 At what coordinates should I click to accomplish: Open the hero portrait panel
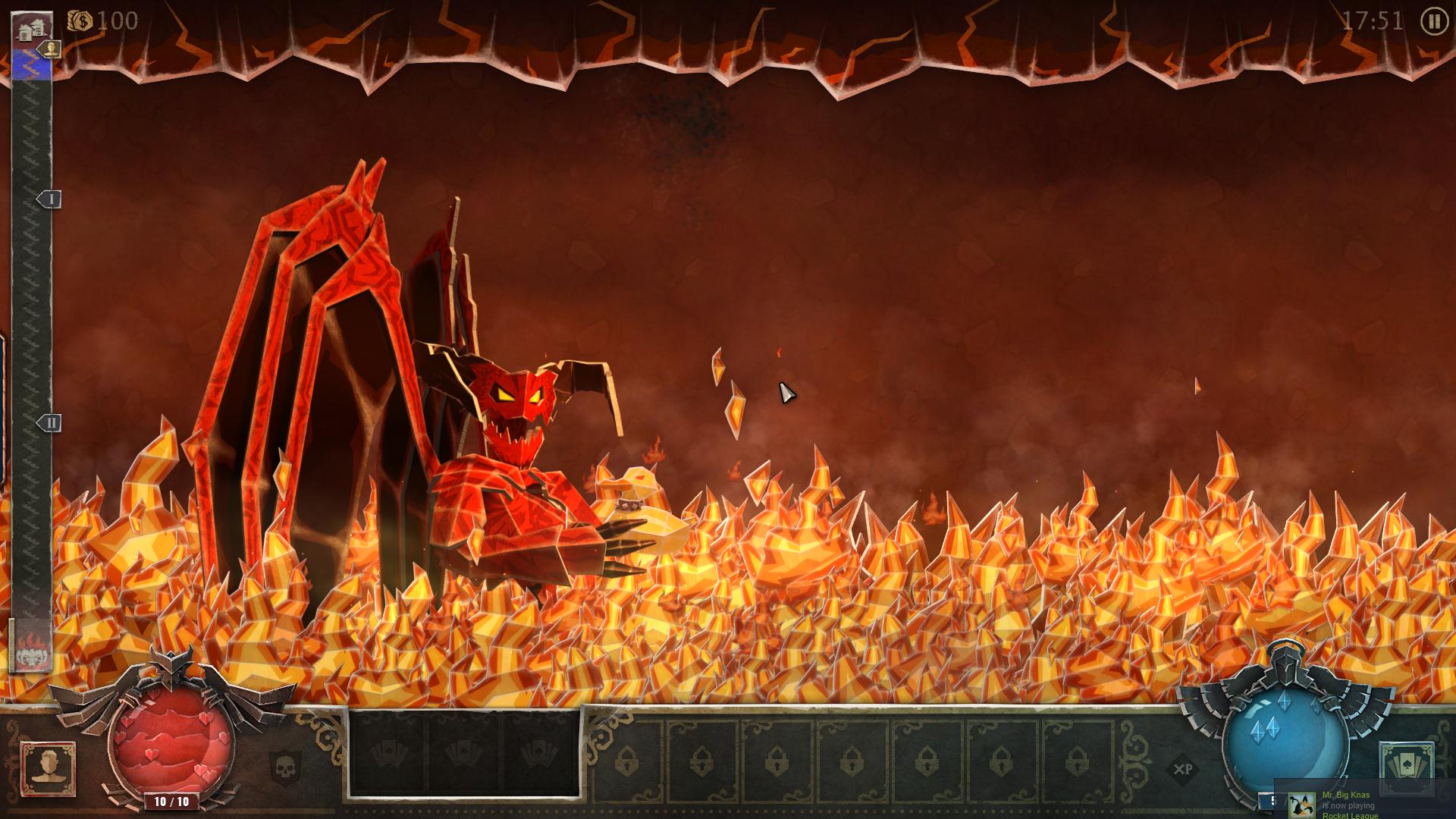coord(49,768)
